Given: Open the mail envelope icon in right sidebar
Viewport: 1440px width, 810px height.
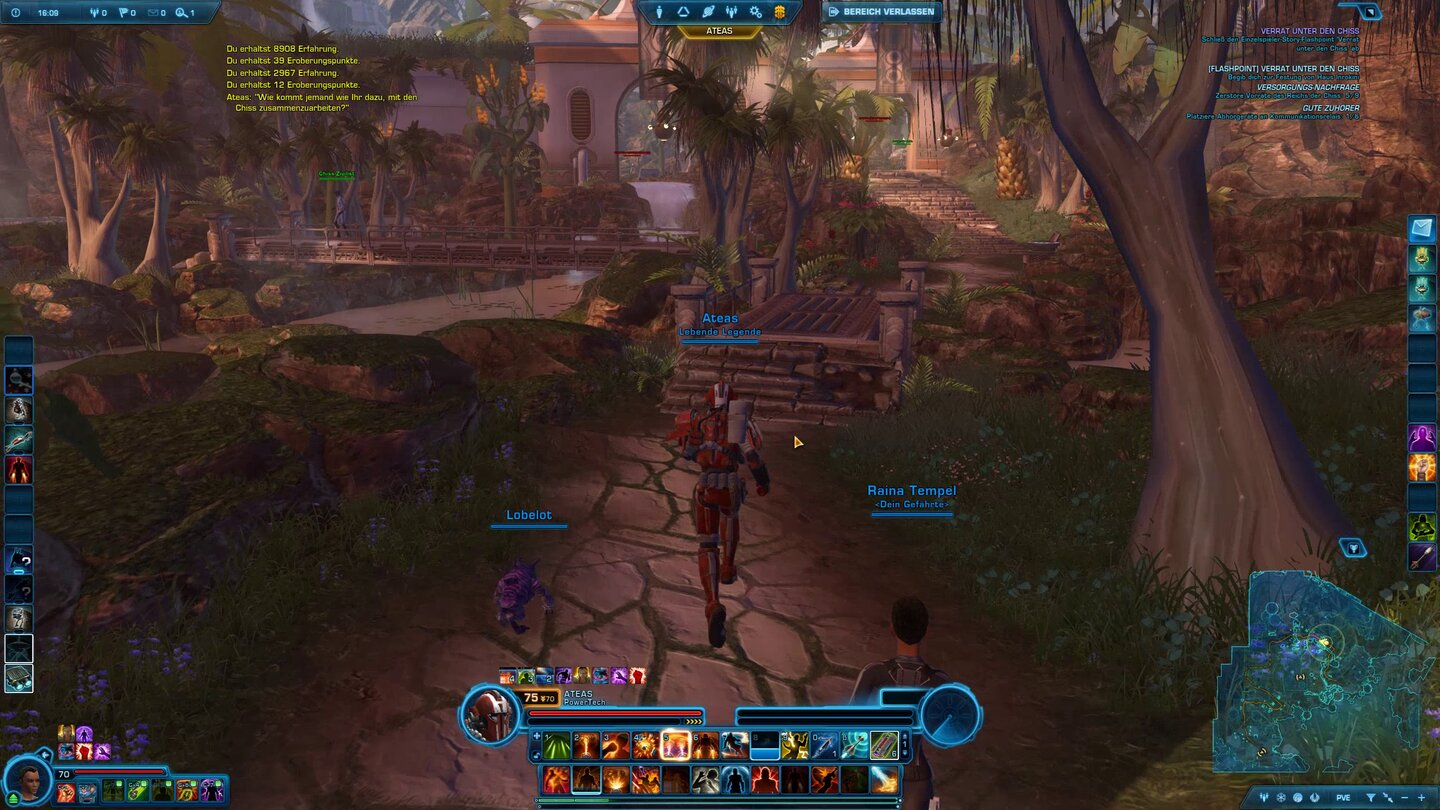Looking at the screenshot, I should 1420,228.
